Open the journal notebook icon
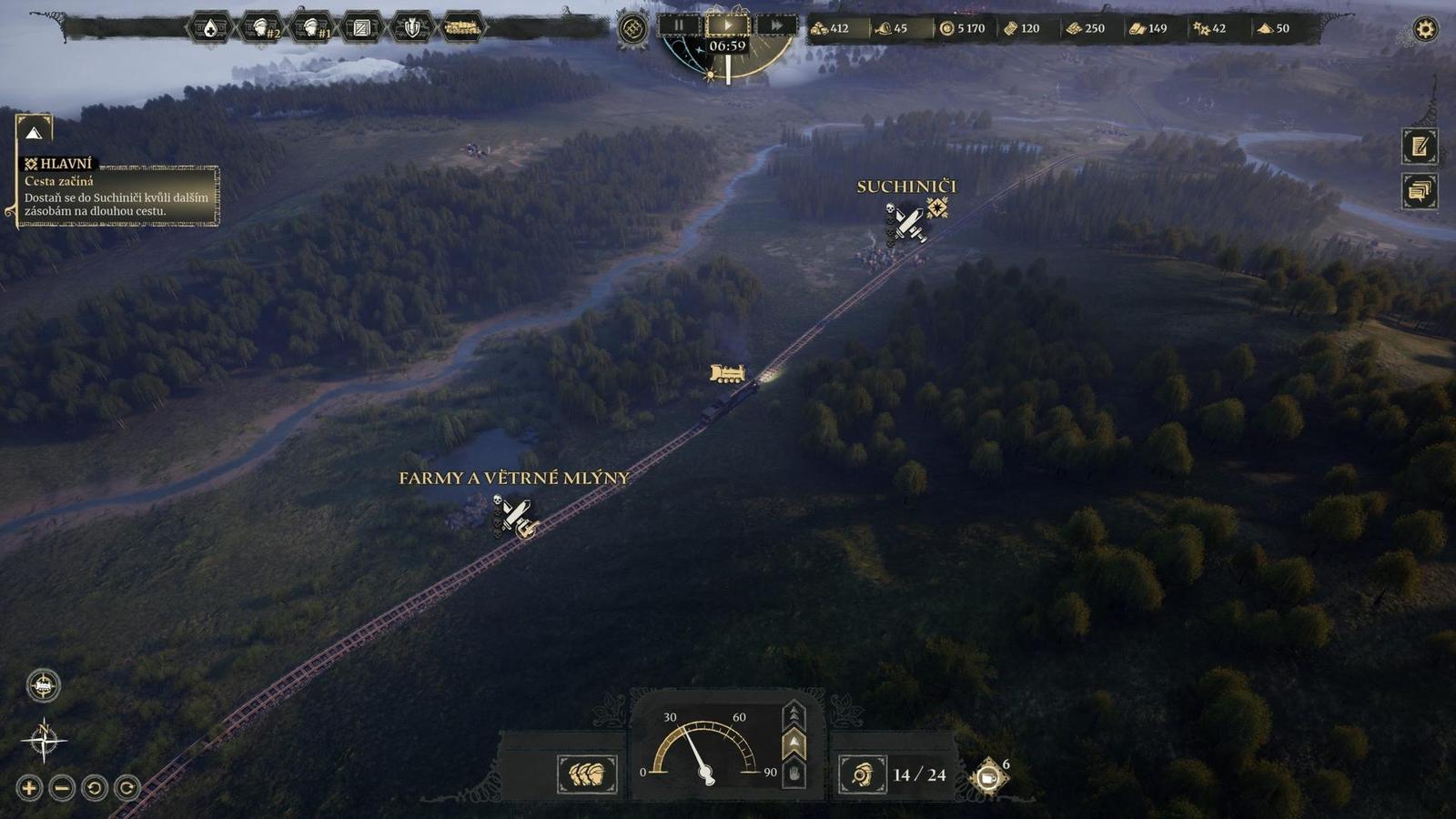The height and width of the screenshot is (819, 1456). tap(1420, 146)
